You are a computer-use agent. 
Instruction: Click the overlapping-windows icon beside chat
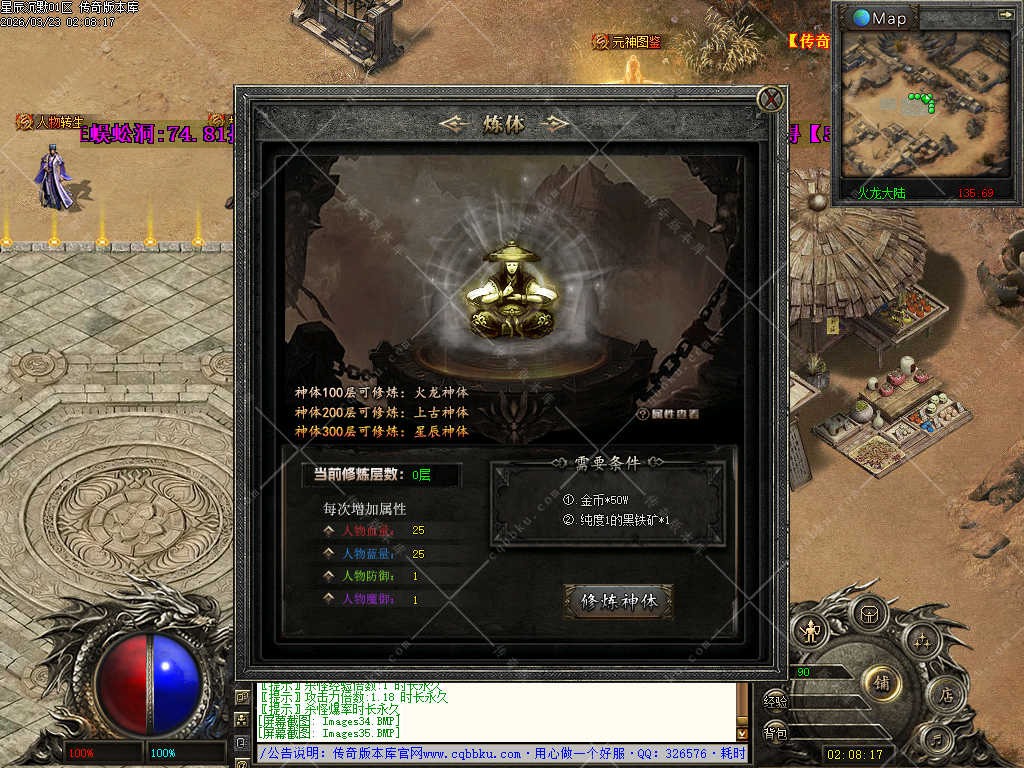(x=243, y=695)
